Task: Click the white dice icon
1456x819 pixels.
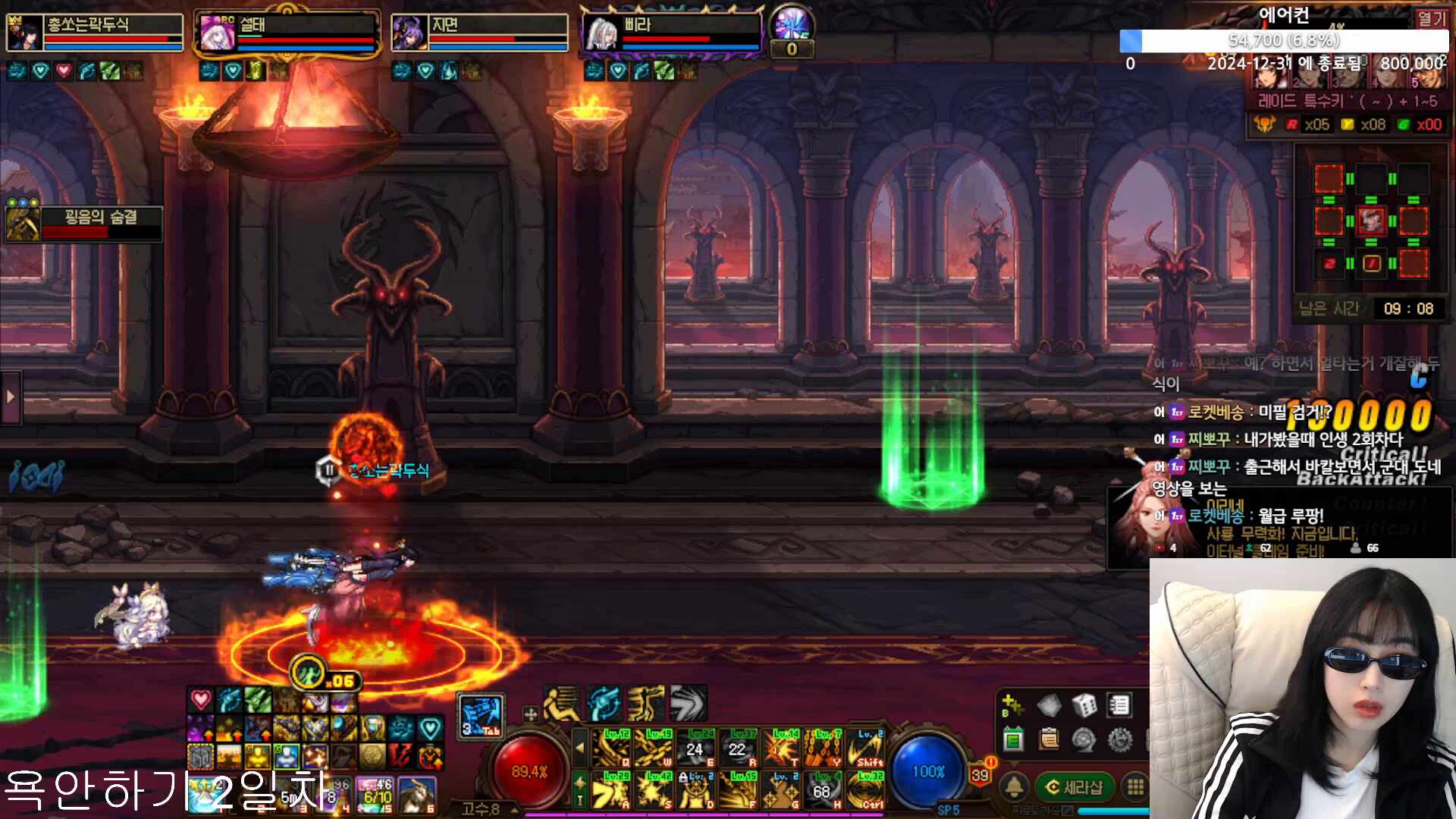Action: tap(1084, 706)
